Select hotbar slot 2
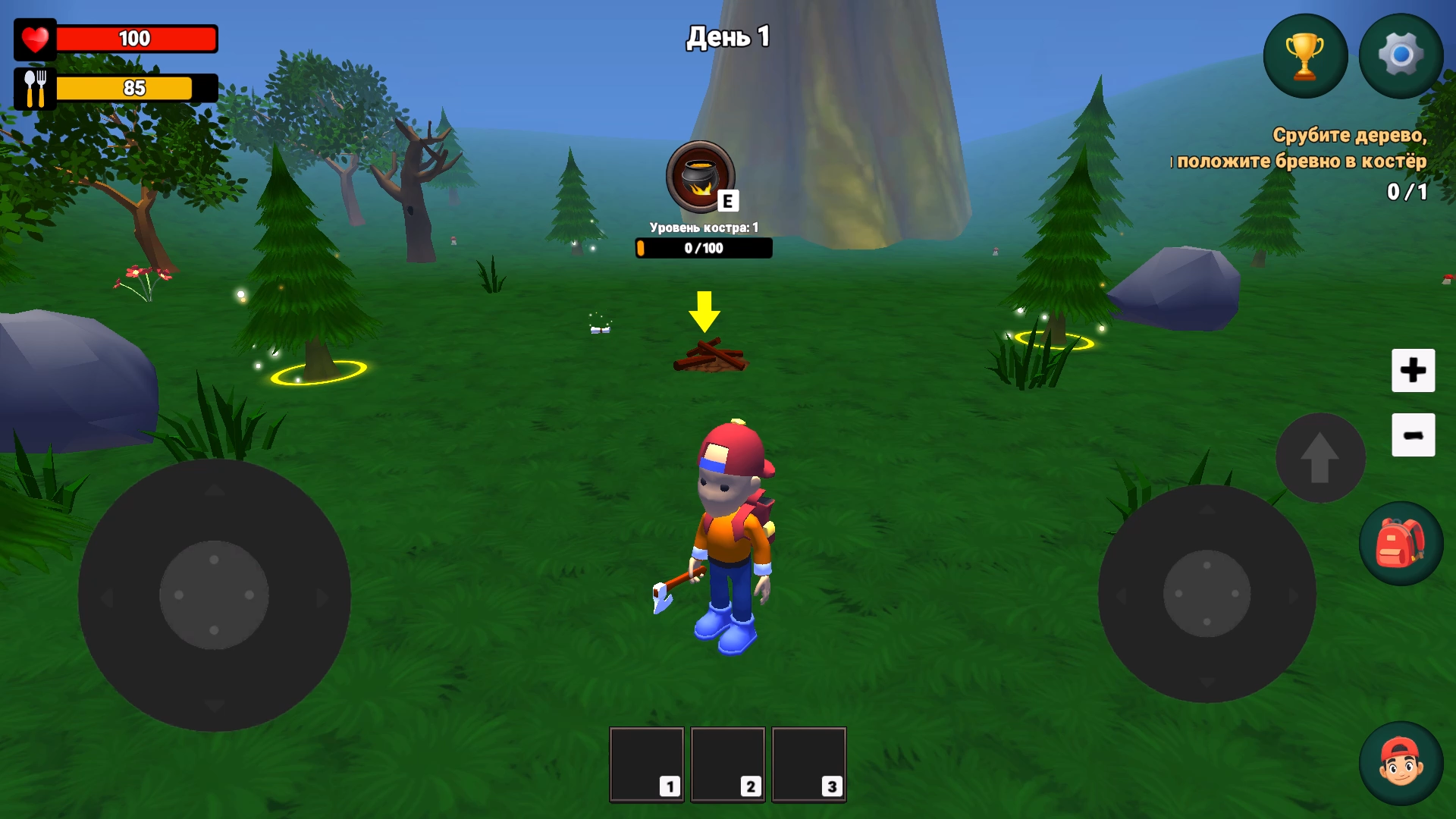 pyautogui.click(x=728, y=763)
